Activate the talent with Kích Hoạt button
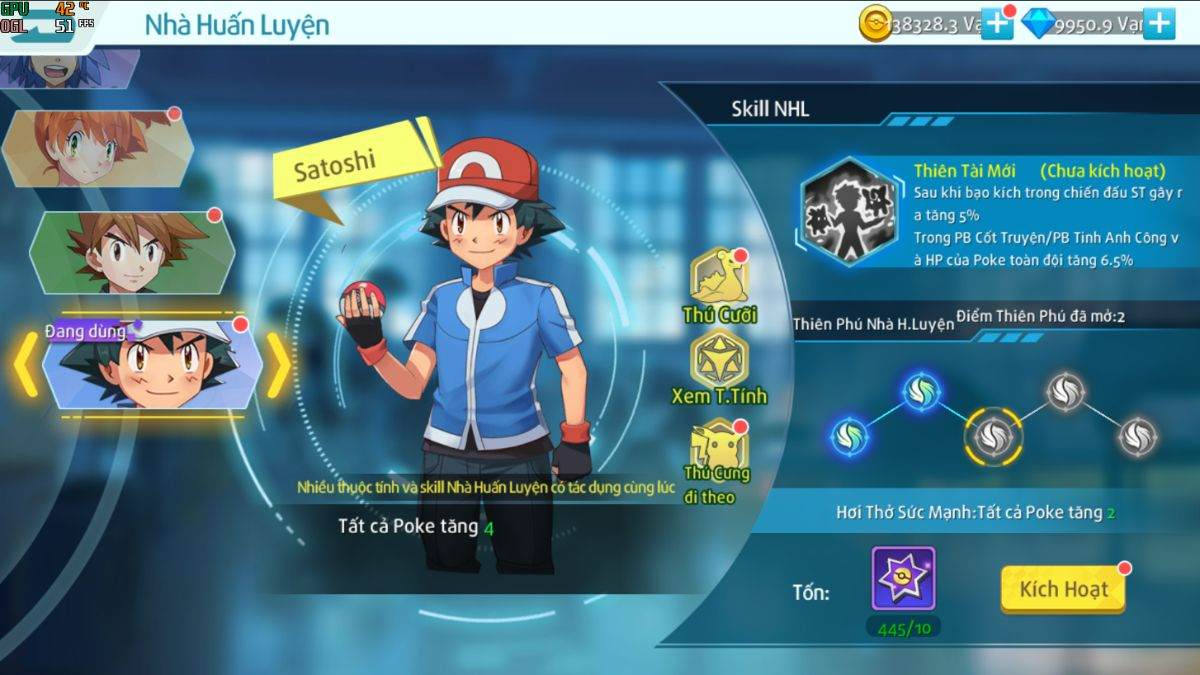 click(1062, 589)
